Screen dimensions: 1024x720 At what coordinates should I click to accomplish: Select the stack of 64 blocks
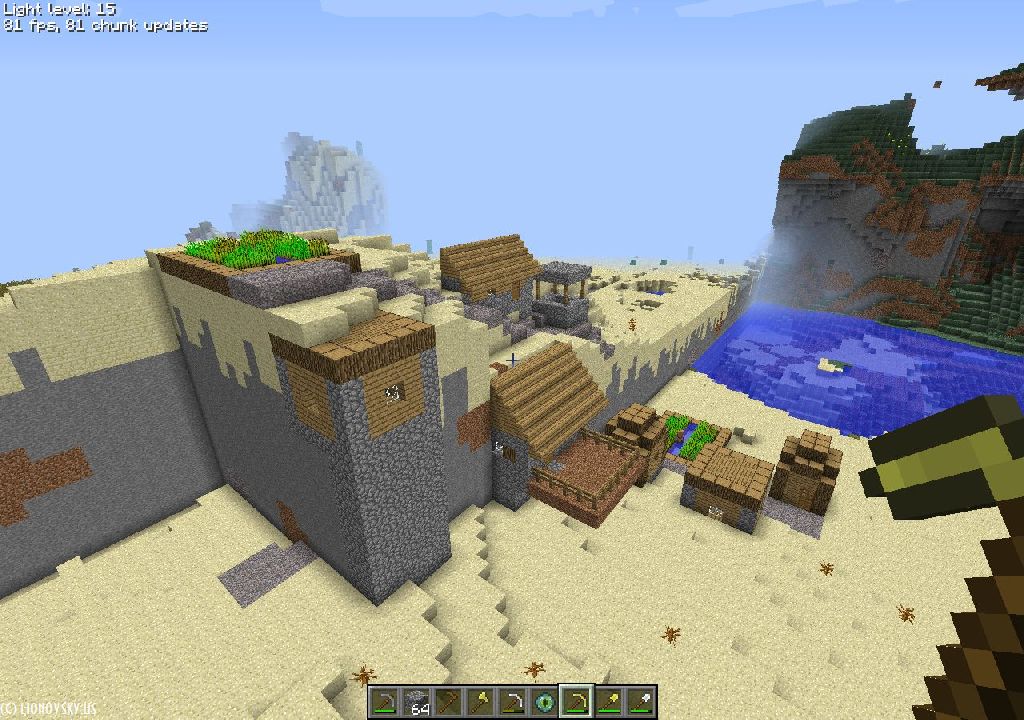417,702
